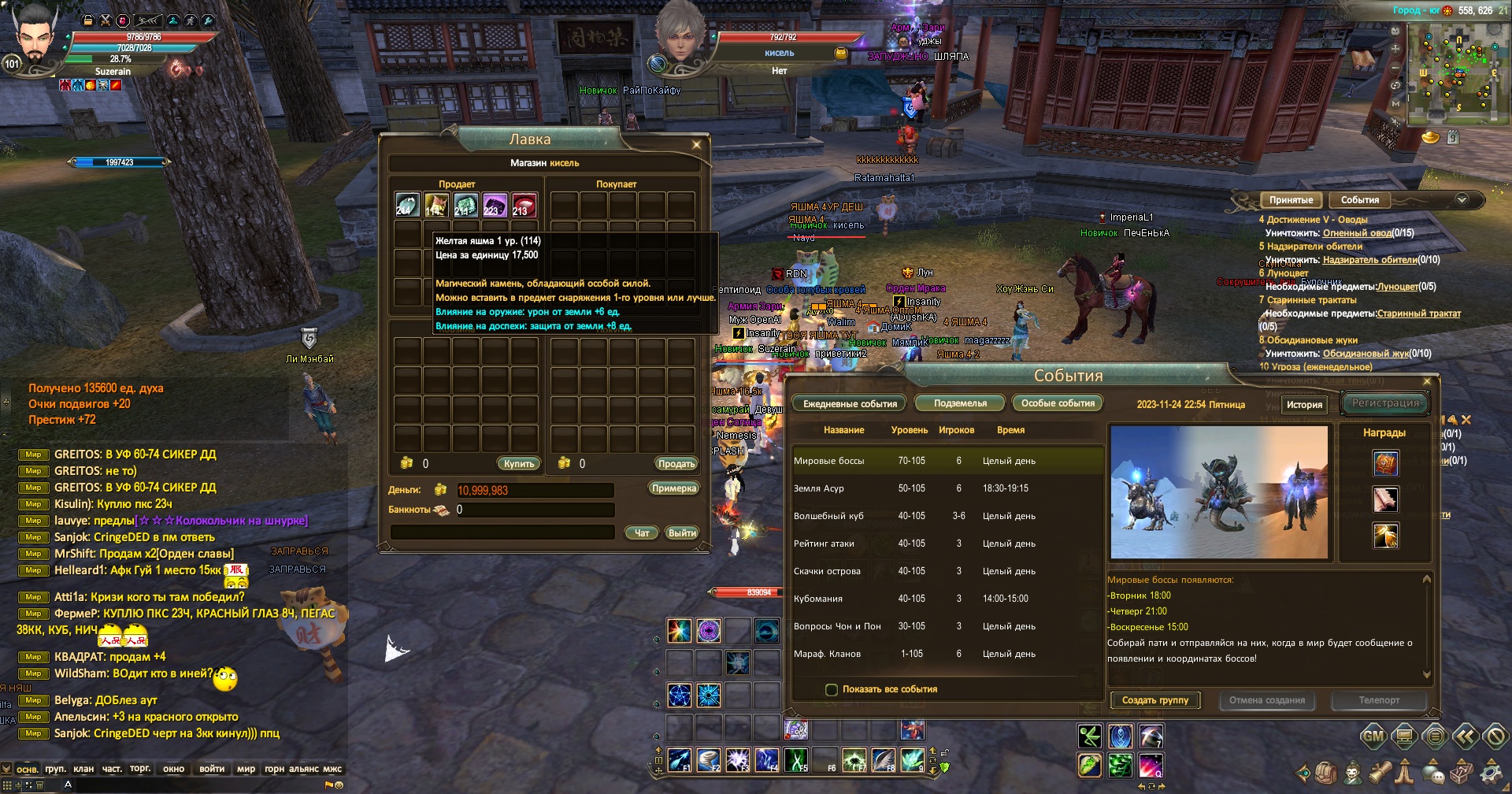Close the Лавка shop window
This screenshot has width=1512, height=794.
[x=696, y=144]
